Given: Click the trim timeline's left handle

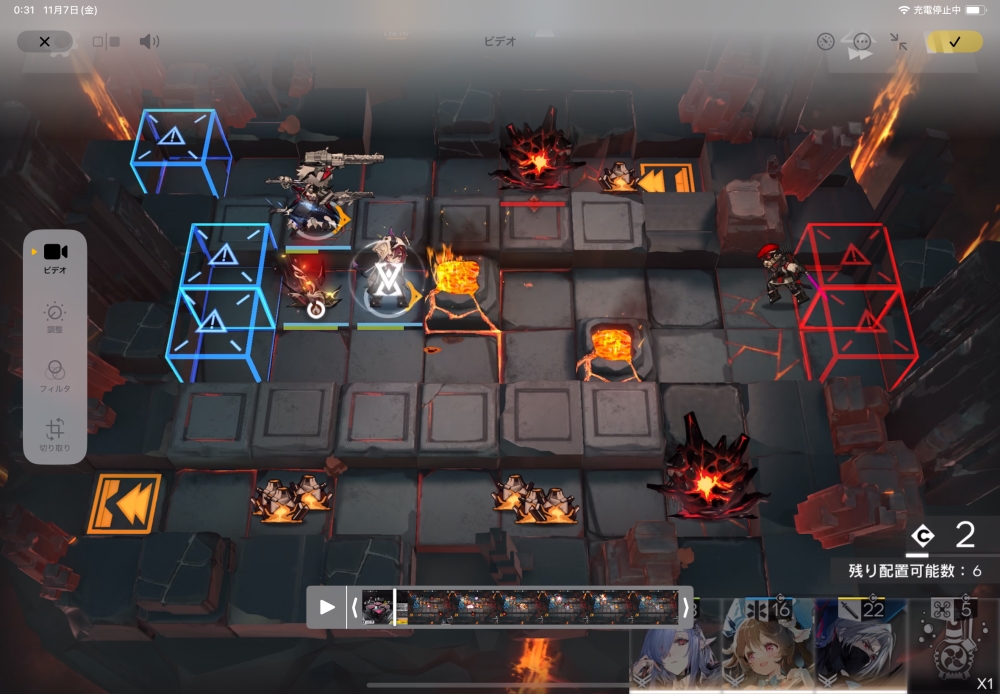Looking at the screenshot, I should (354, 607).
